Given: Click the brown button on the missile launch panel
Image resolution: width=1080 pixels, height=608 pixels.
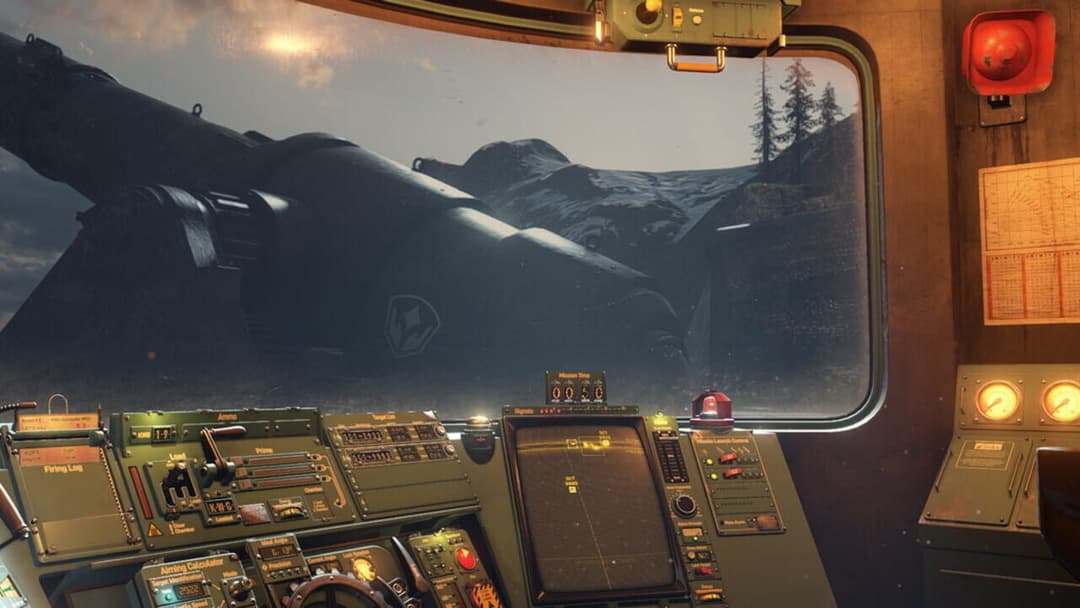Looking at the screenshot, I should pos(768,521).
